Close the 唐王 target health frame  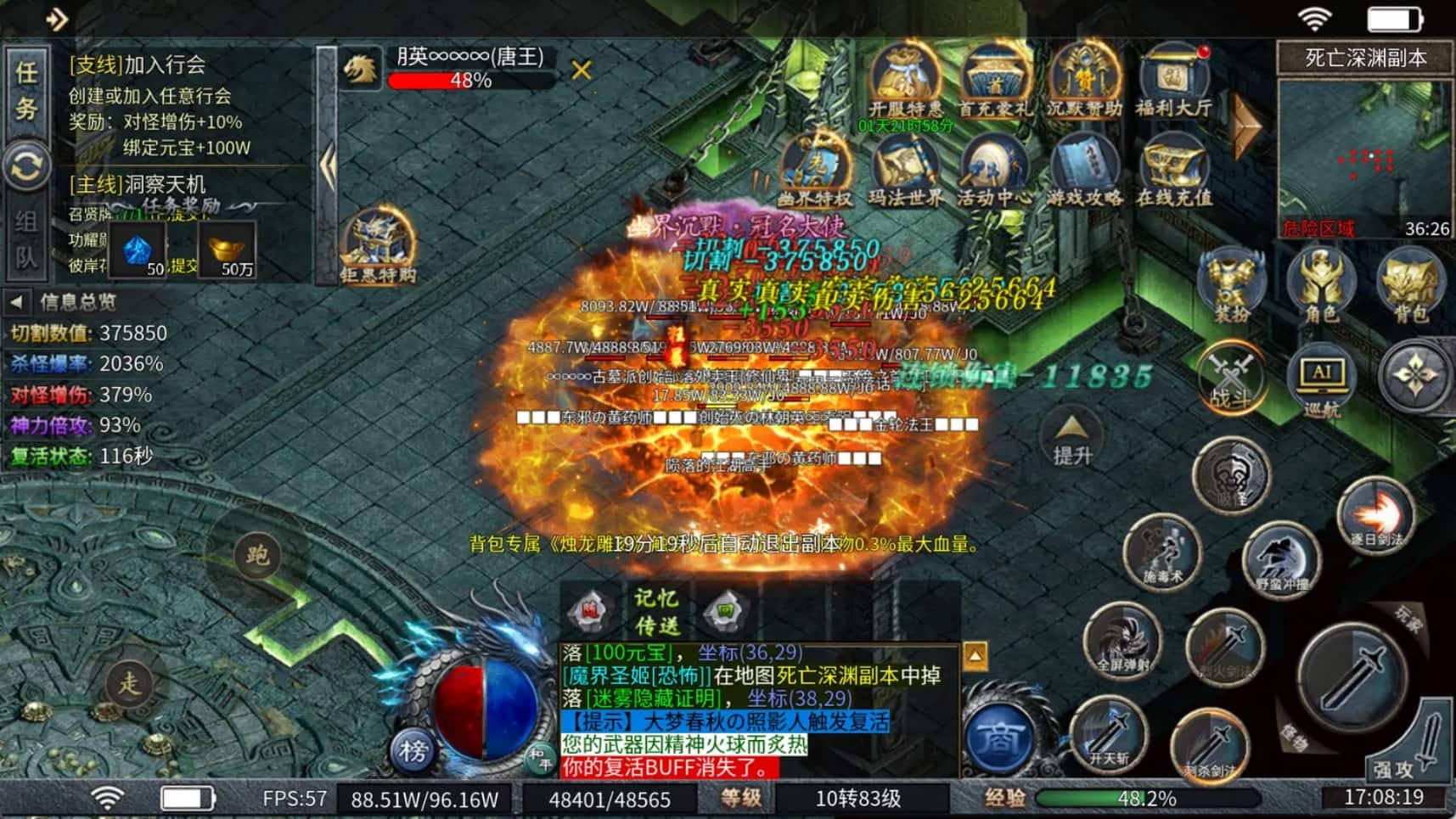coord(581,70)
